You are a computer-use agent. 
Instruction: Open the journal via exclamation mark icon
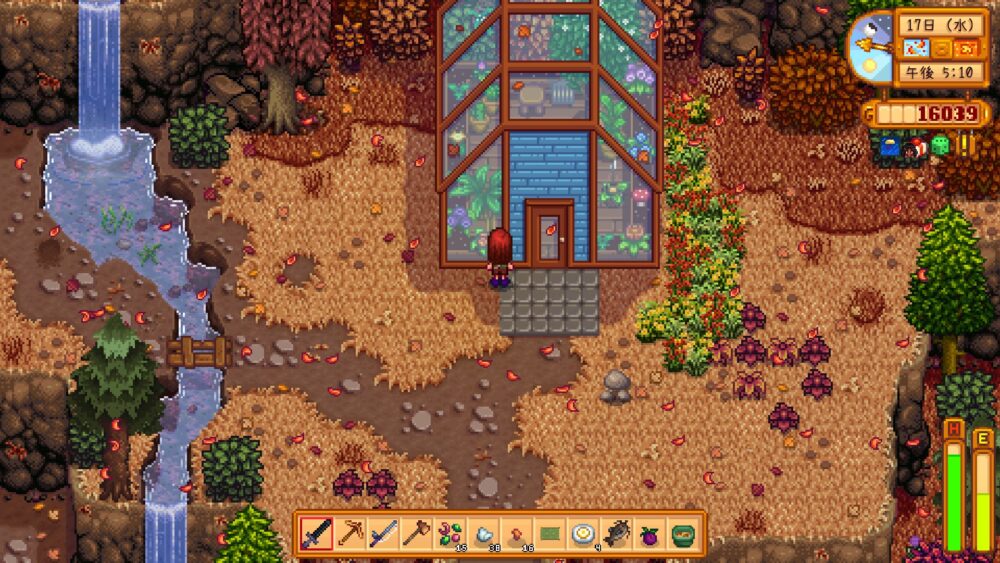pos(966,144)
